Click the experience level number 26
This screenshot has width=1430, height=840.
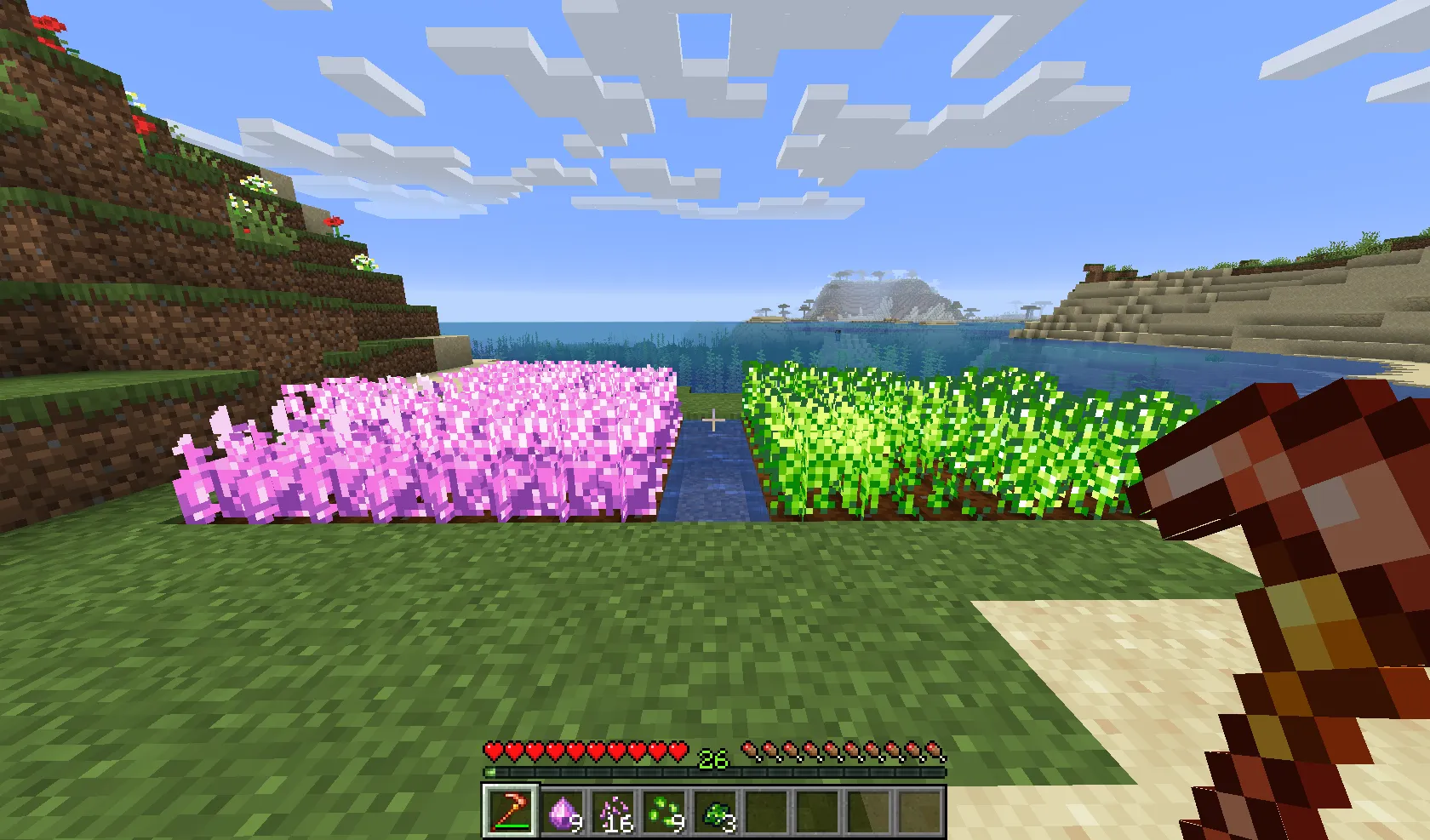[x=712, y=754]
